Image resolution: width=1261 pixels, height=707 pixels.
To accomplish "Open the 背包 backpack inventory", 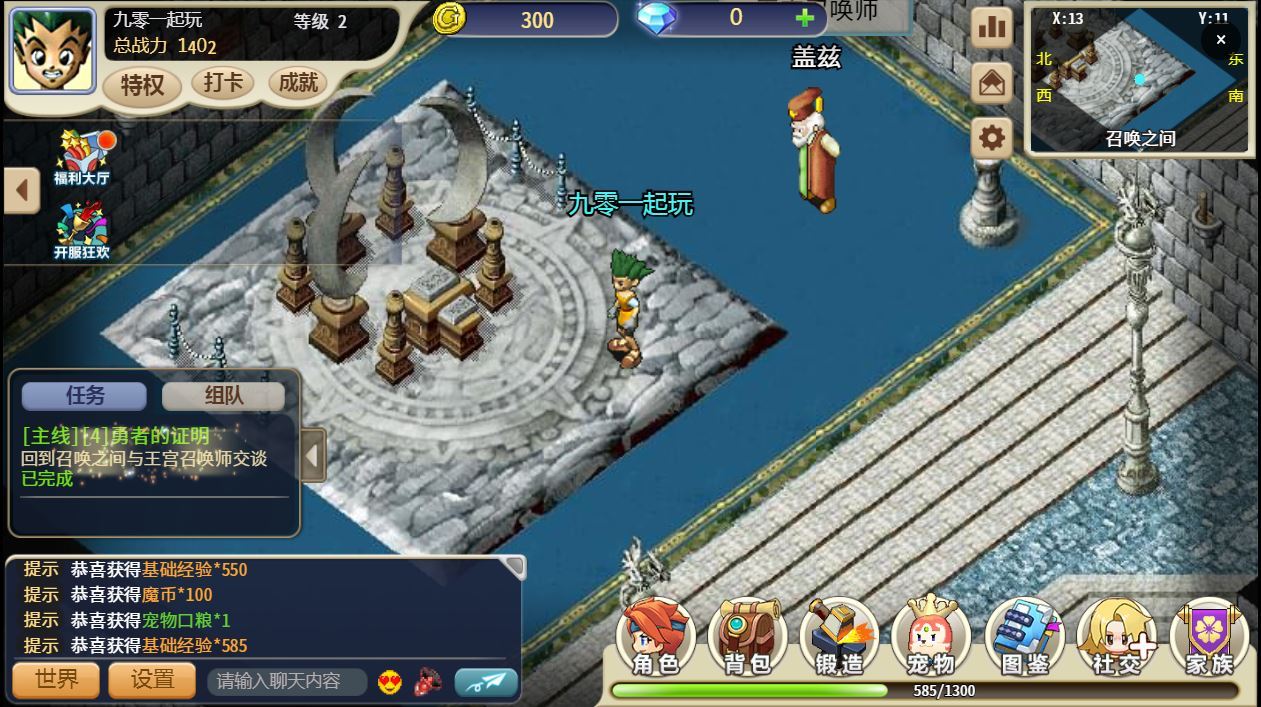I will [x=748, y=637].
